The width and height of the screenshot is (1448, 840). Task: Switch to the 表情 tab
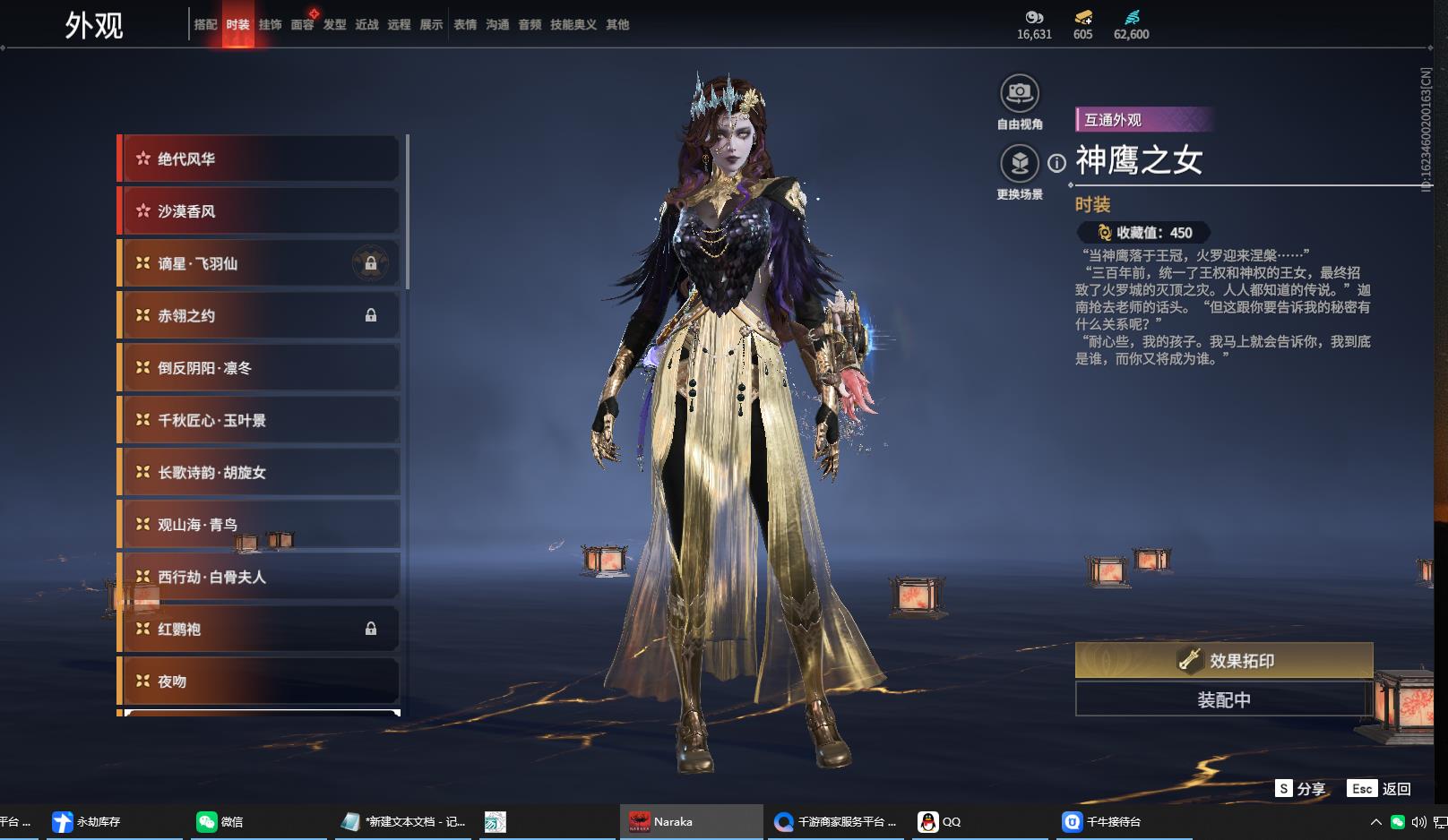(x=465, y=25)
